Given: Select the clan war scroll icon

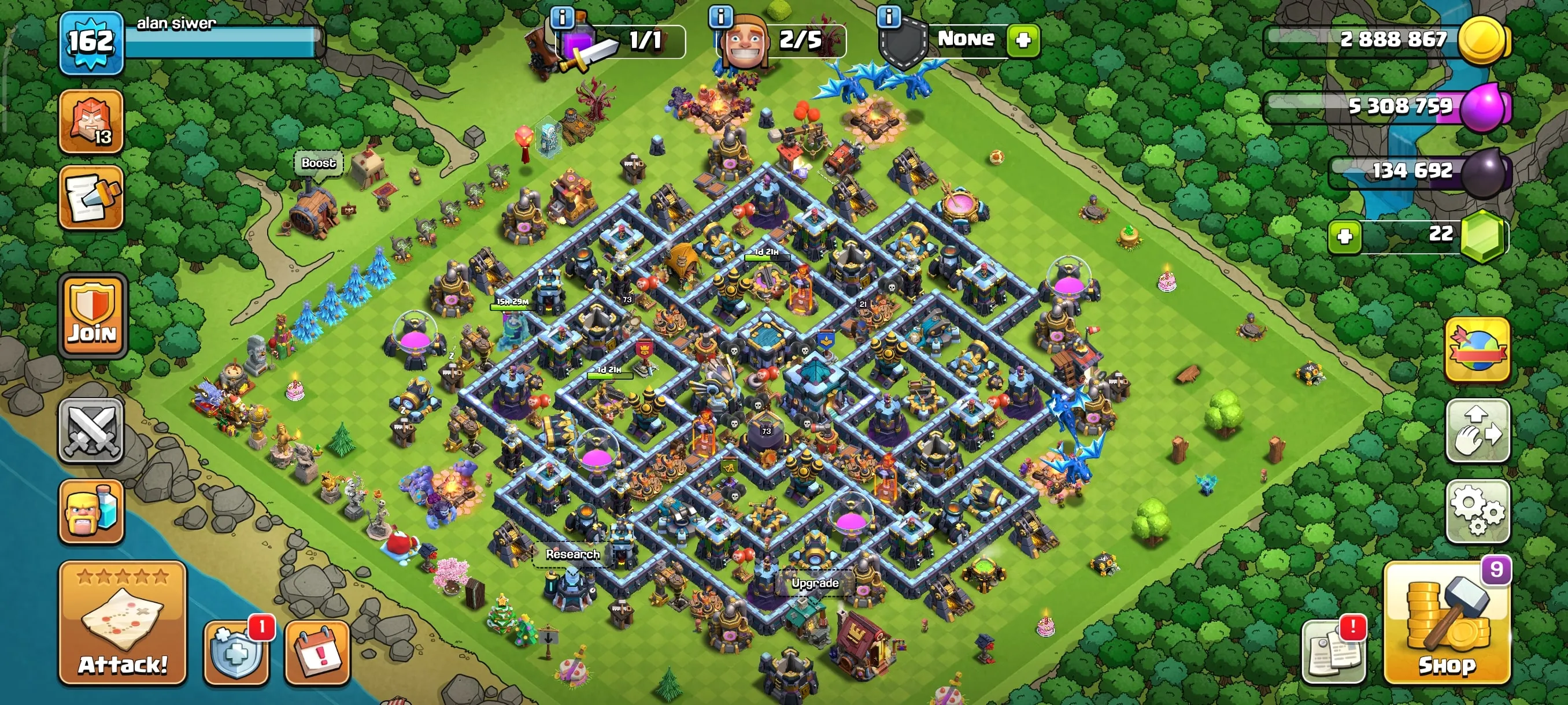Looking at the screenshot, I should coord(93,201).
